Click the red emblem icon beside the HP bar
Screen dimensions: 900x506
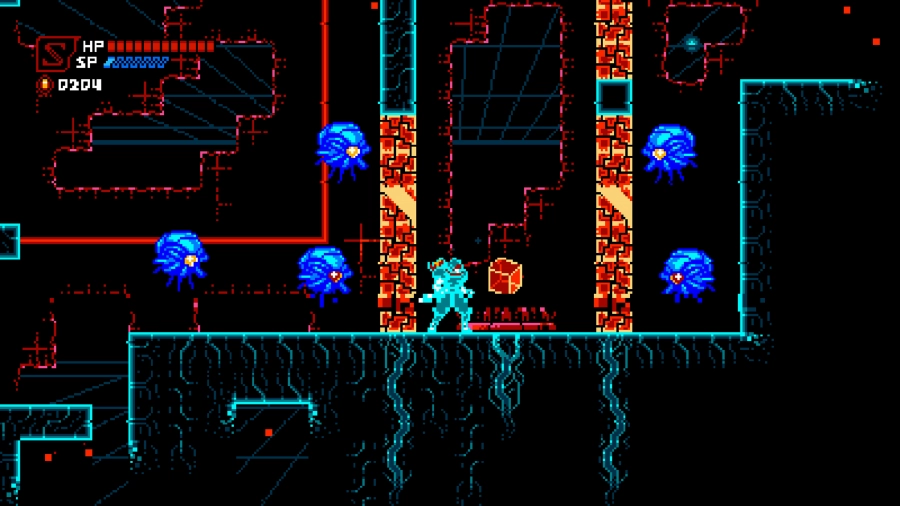pyautogui.click(x=52, y=54)
